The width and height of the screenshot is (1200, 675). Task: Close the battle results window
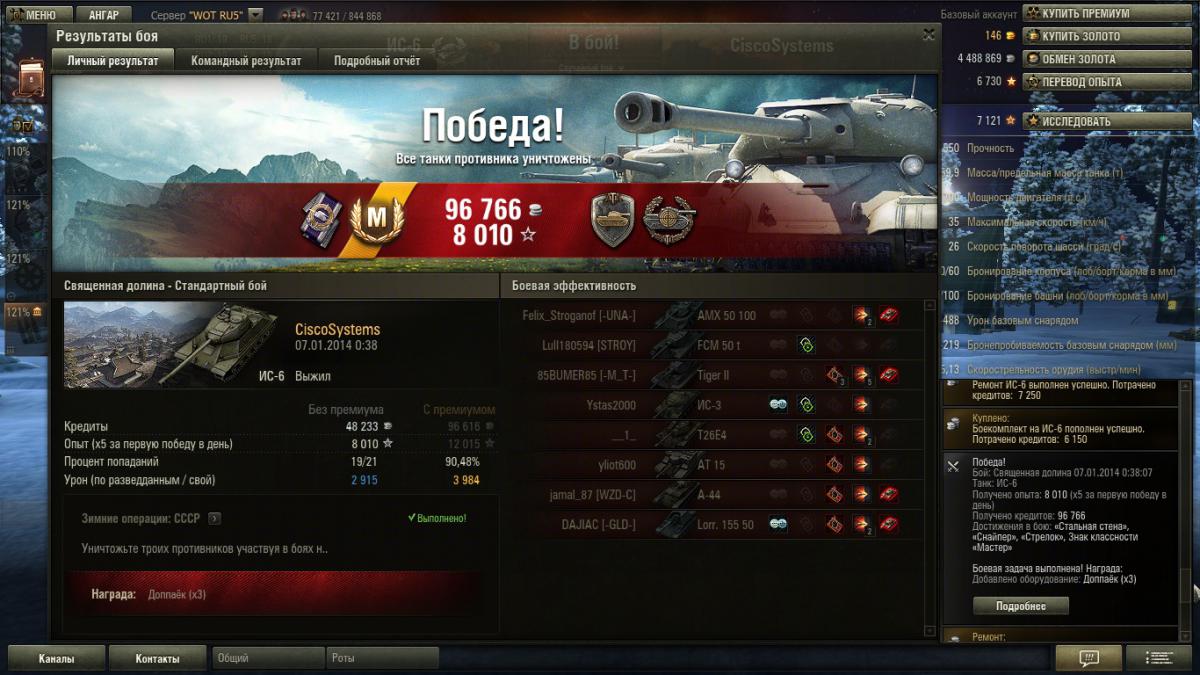click(929, 34)
